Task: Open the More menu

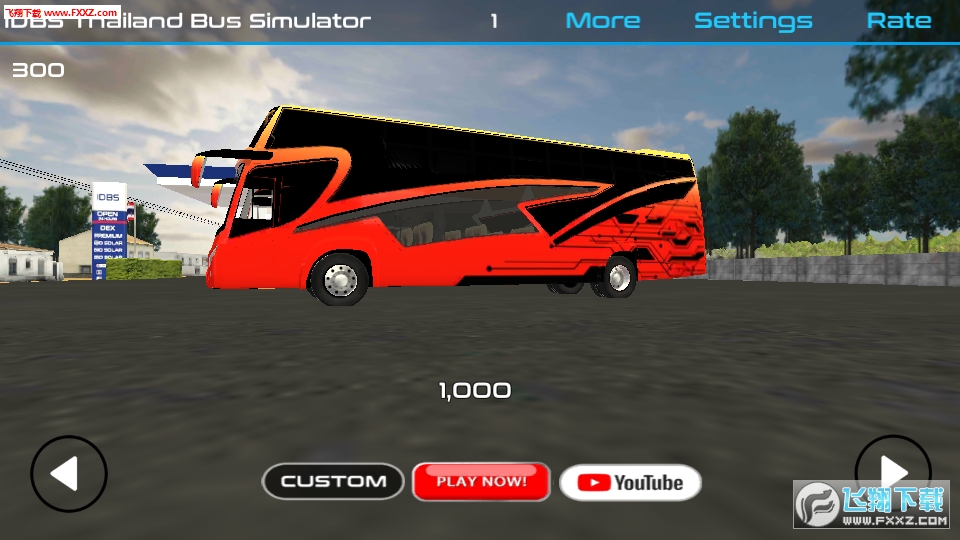Action: pyautogui.click(x=603, y=21)
